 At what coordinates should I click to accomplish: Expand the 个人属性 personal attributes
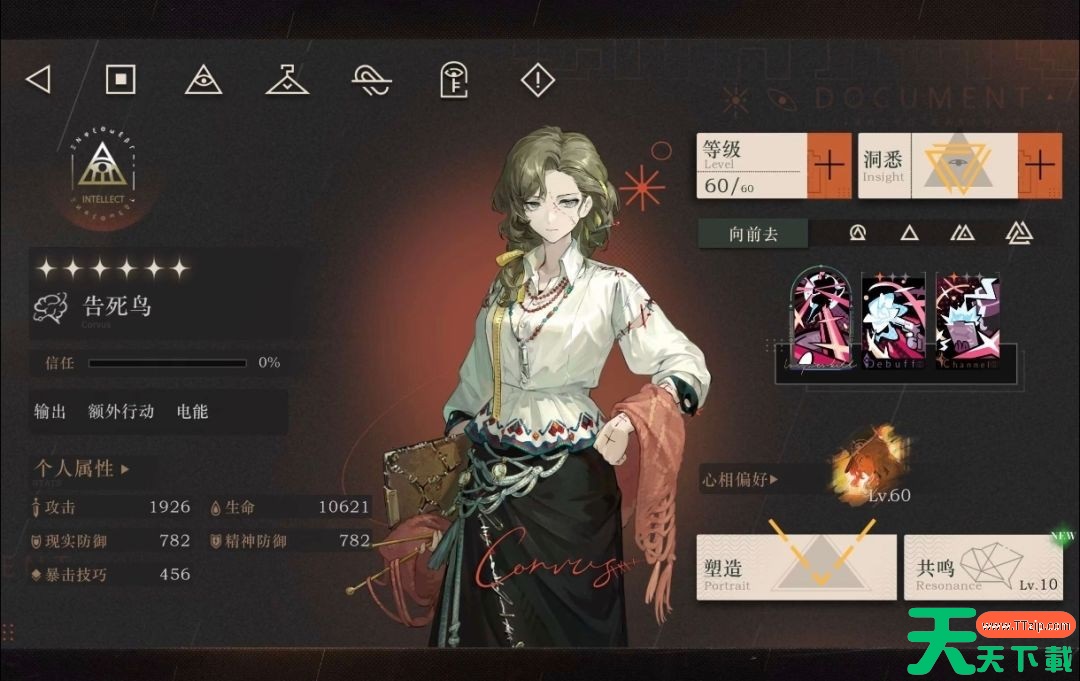click(82, 468)
